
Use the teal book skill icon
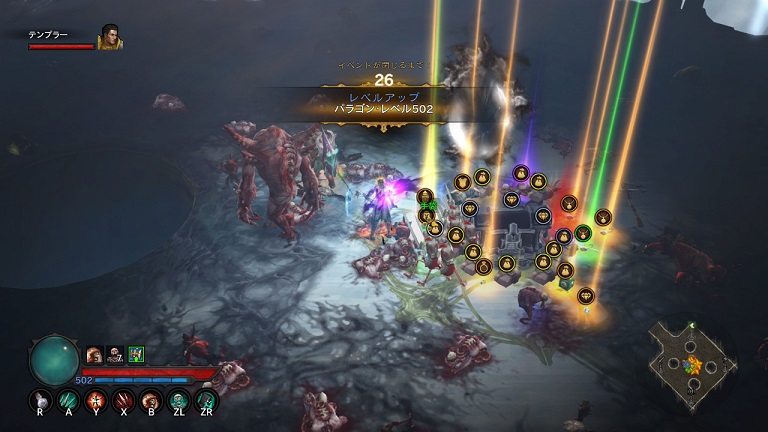click(208, 401)
